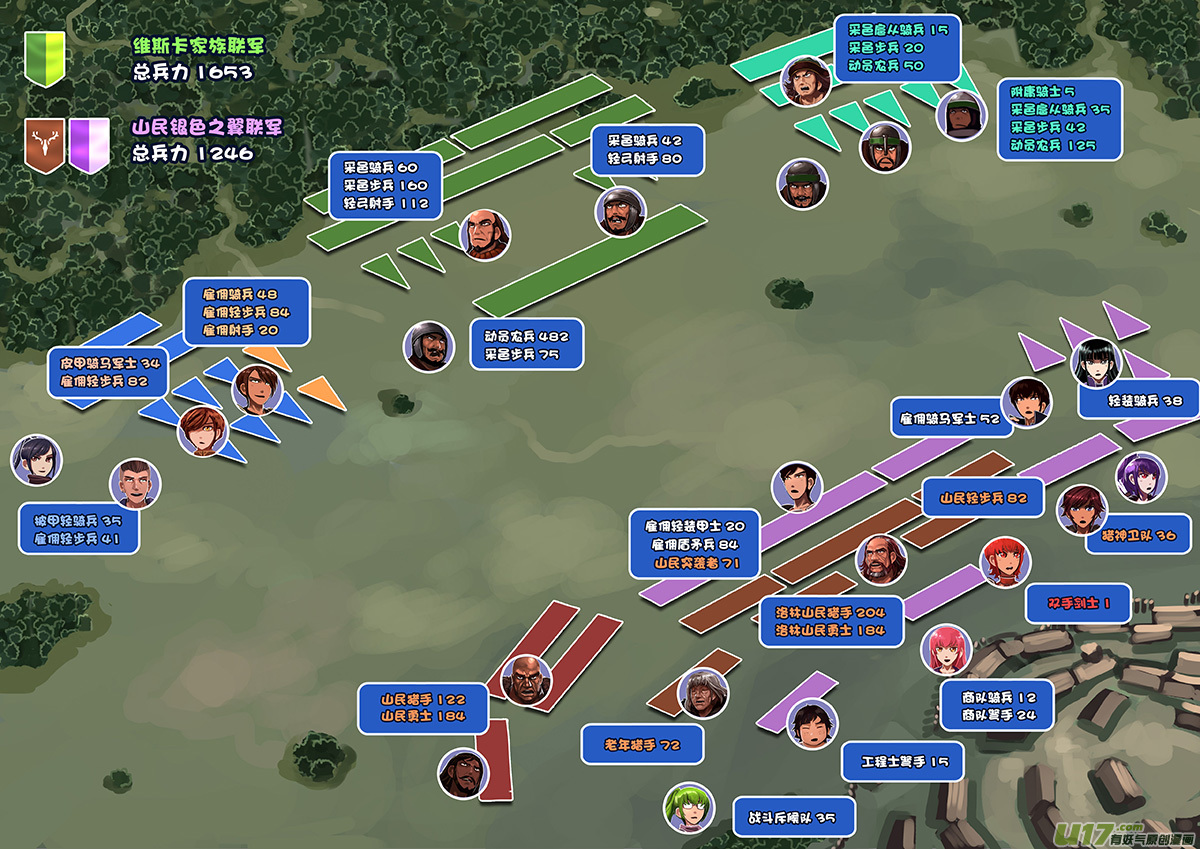This screenshot has width=1200, height=849.
Task: Select the purple-haired commander portrait
Action: [x=1140, y=477]
